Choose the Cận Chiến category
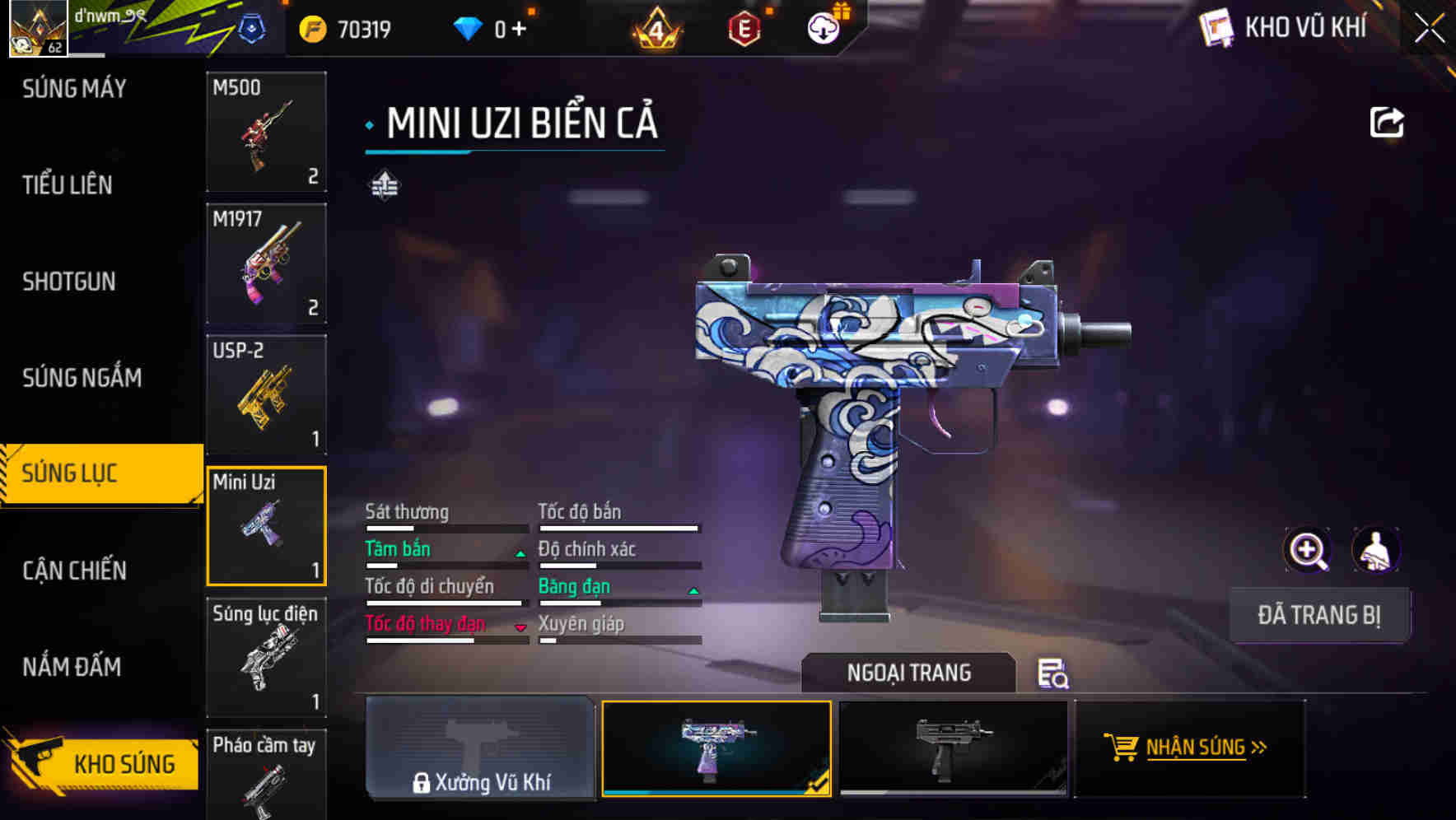Screen dimensions: 1456x820 tap(74, 571)
